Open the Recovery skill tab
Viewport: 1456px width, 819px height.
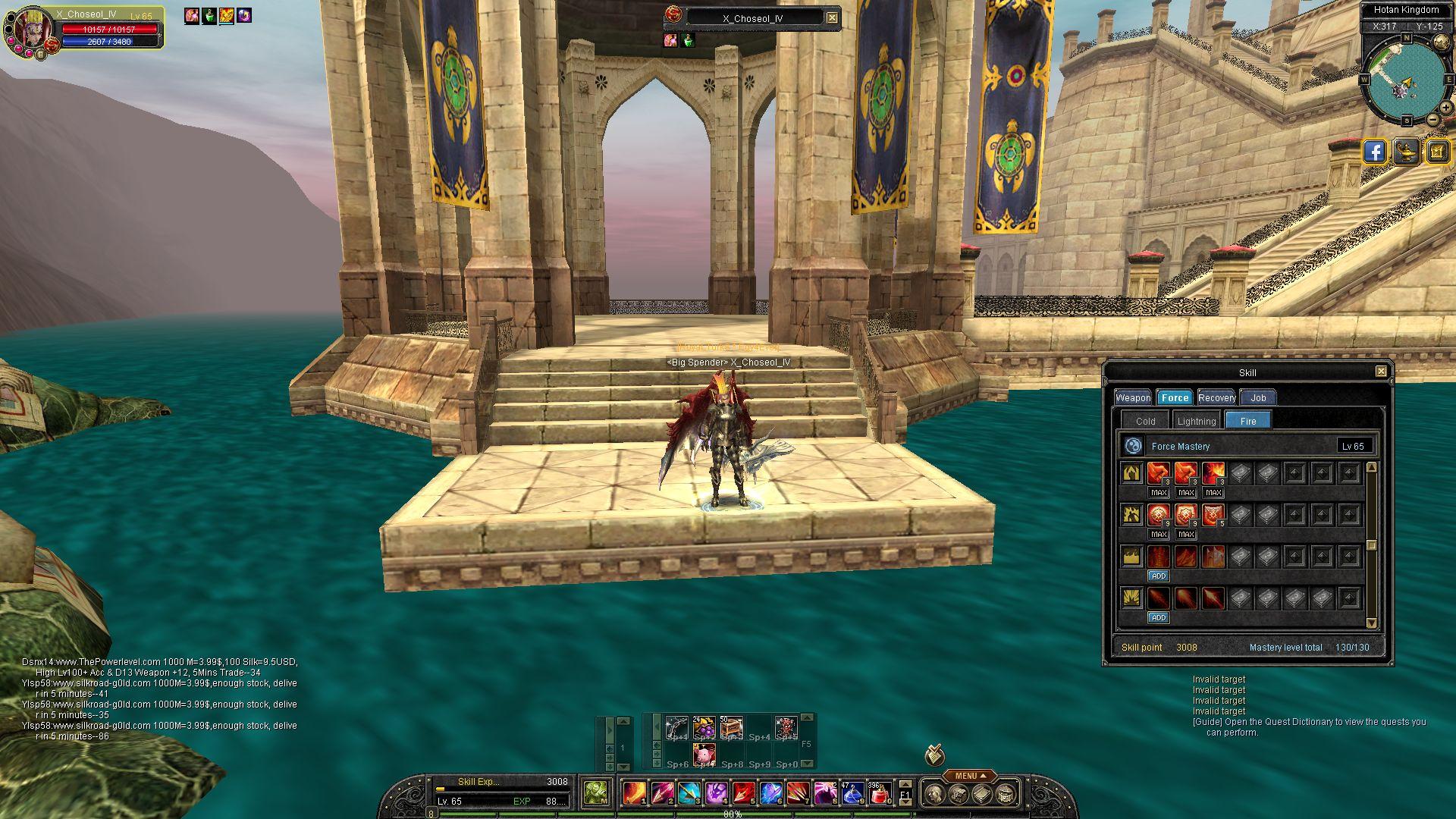coord(1216,397)
